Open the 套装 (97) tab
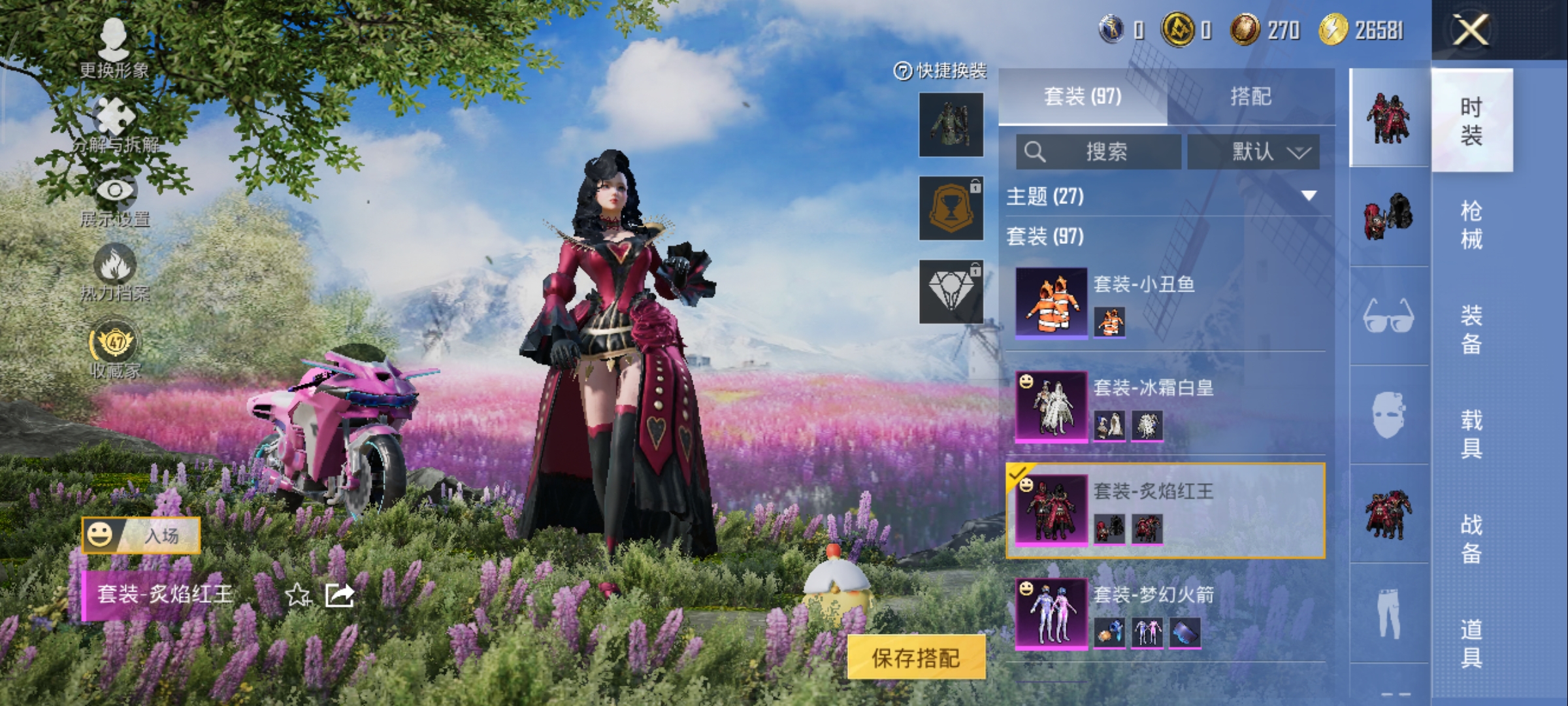The height and width of the screenshot is (706, 1568). pos(1083,97)
